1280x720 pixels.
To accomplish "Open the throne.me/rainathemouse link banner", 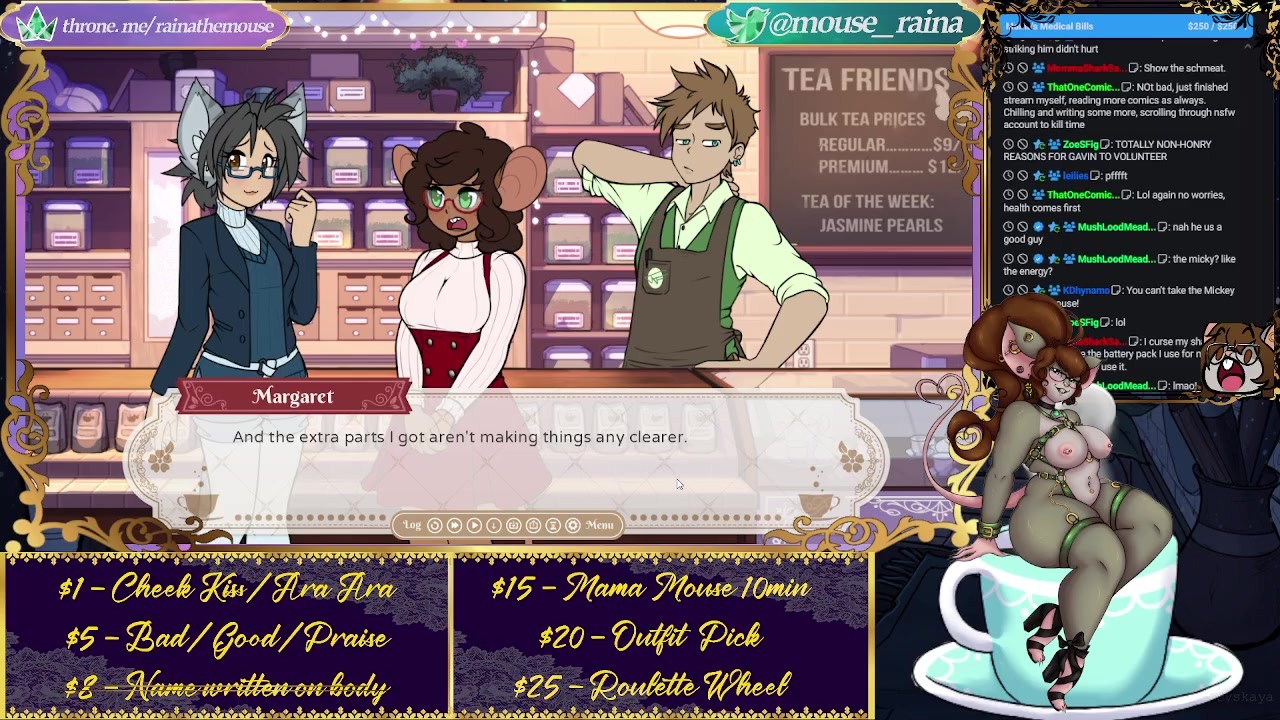I will 150,25.
